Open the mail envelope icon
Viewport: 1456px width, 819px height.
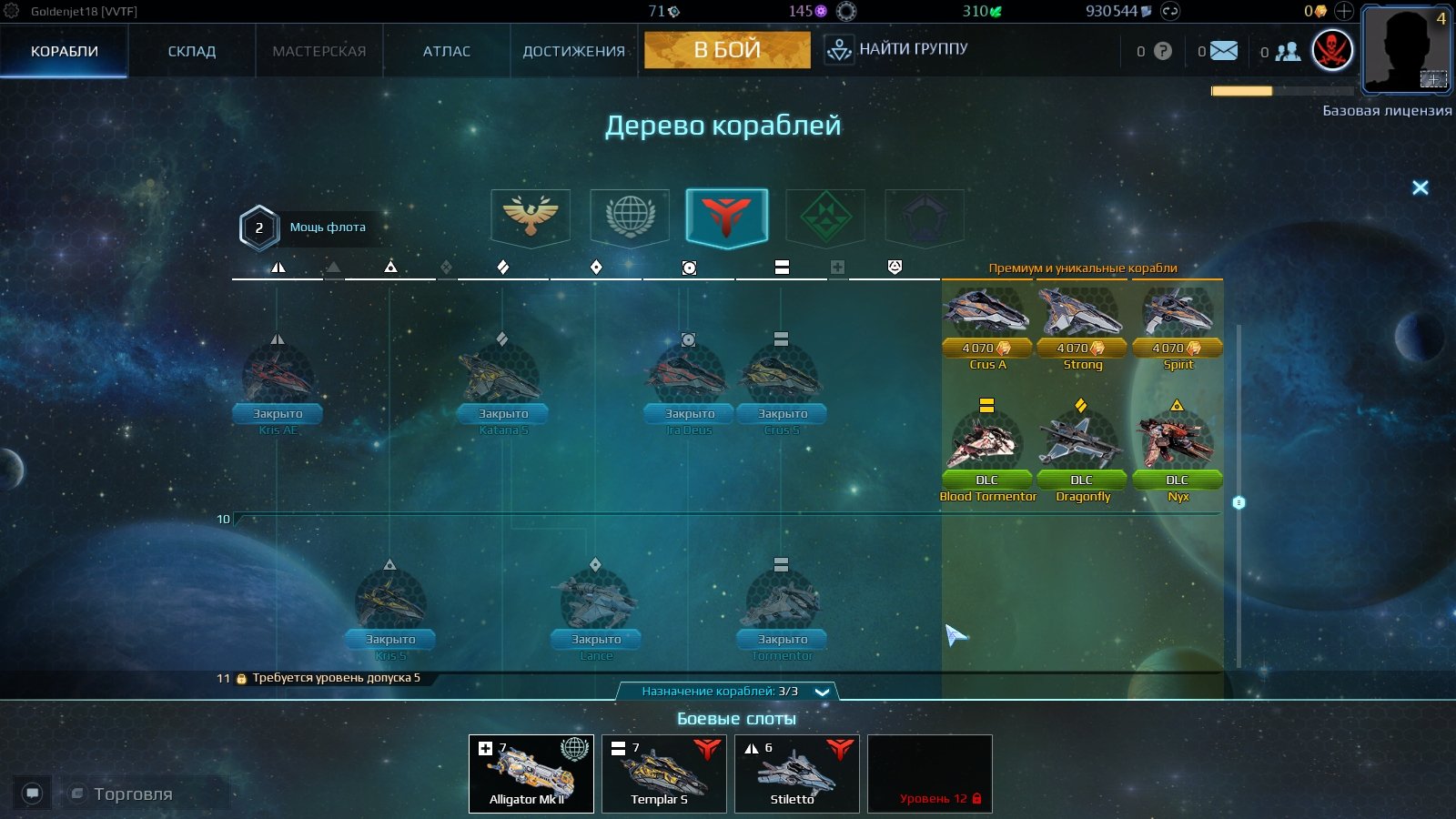coord(1224,51)
